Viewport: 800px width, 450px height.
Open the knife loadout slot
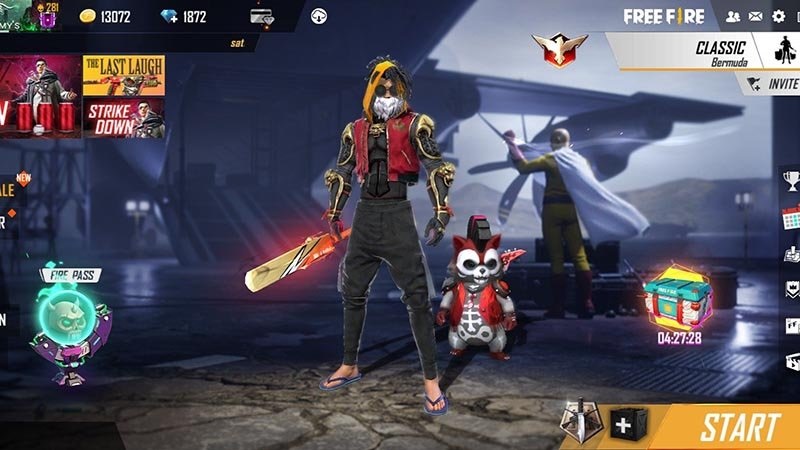[x=577, y=423]
